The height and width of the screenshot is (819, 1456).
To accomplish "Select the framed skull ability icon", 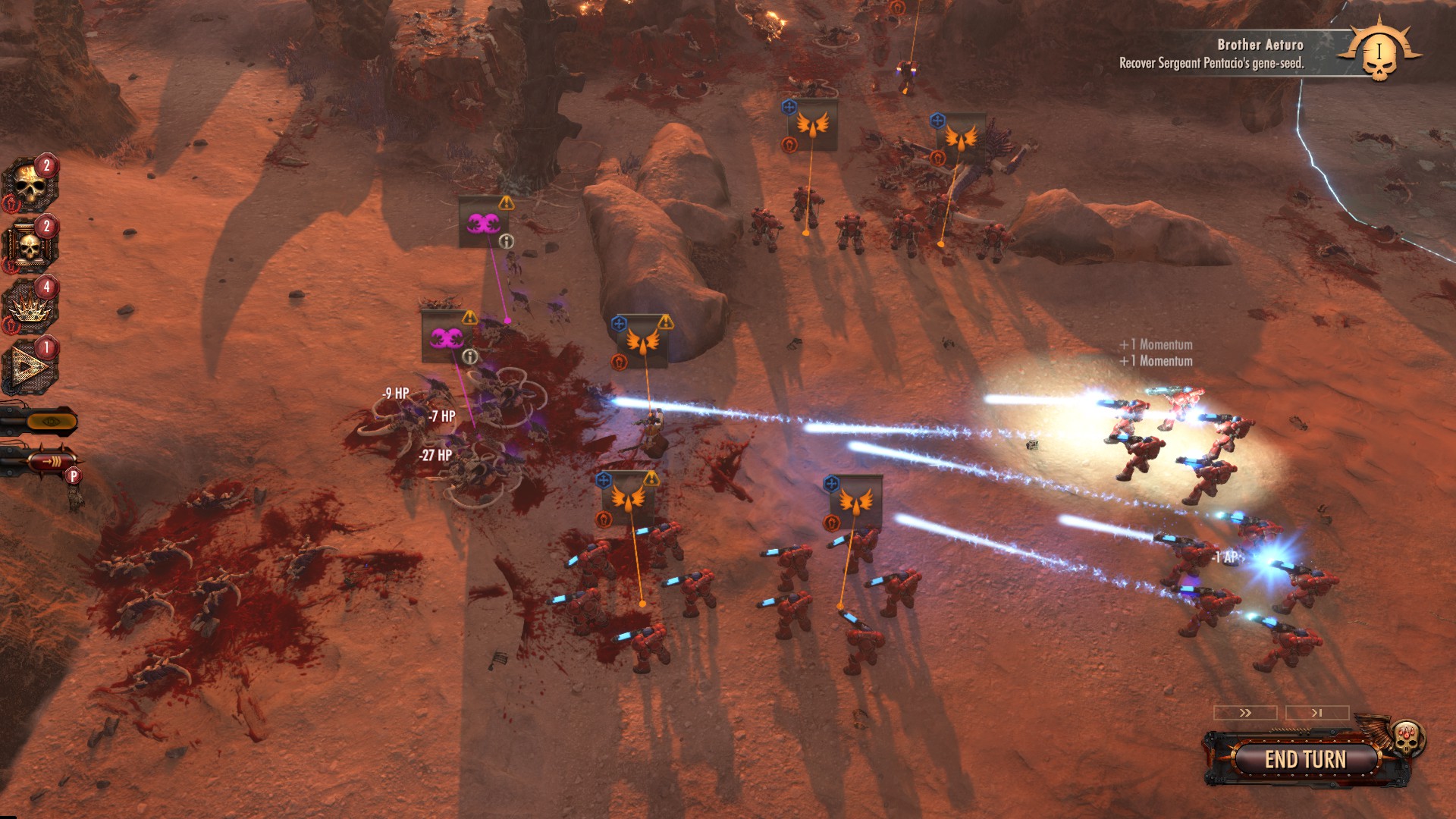I will pos(30,245).
